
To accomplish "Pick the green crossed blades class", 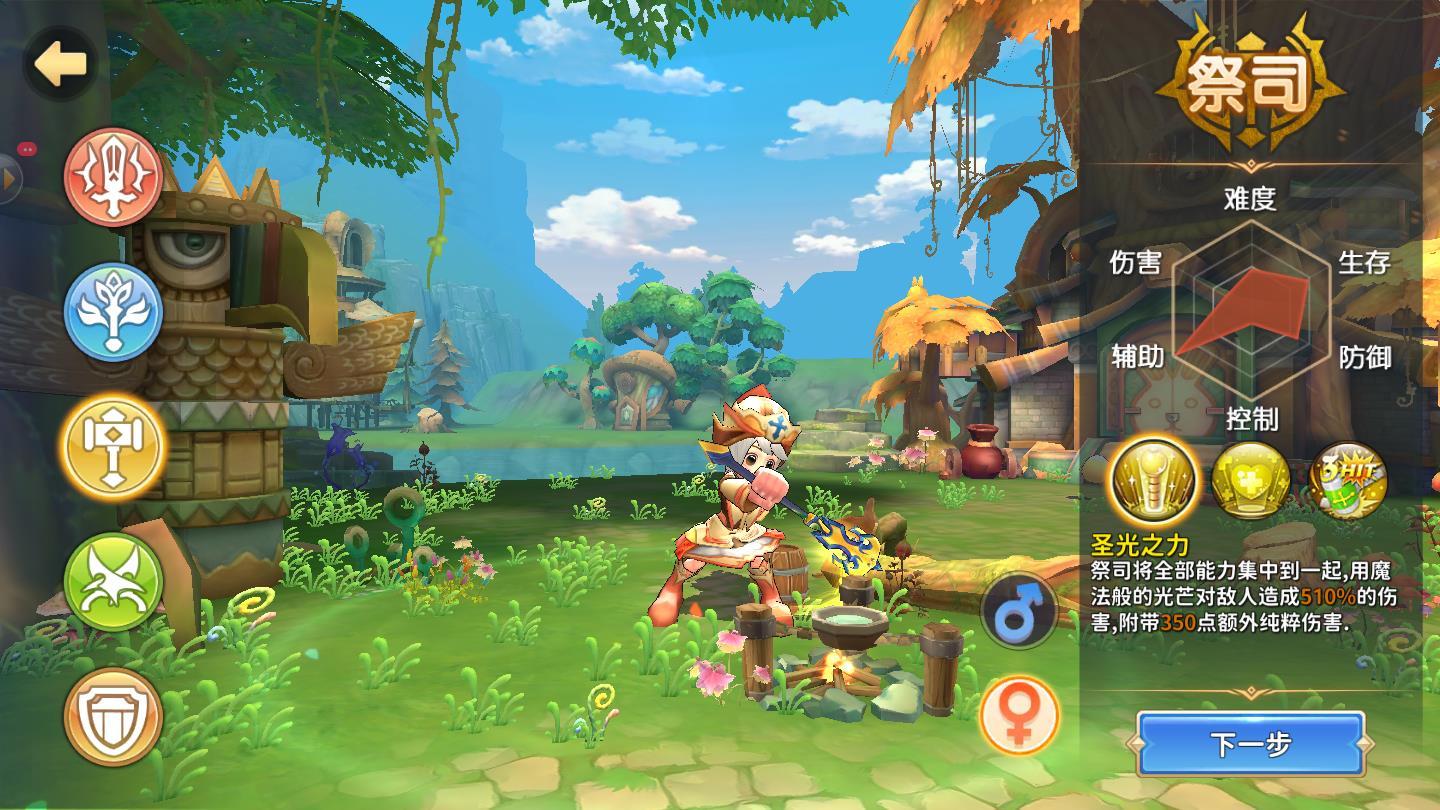I will point(113,581).
